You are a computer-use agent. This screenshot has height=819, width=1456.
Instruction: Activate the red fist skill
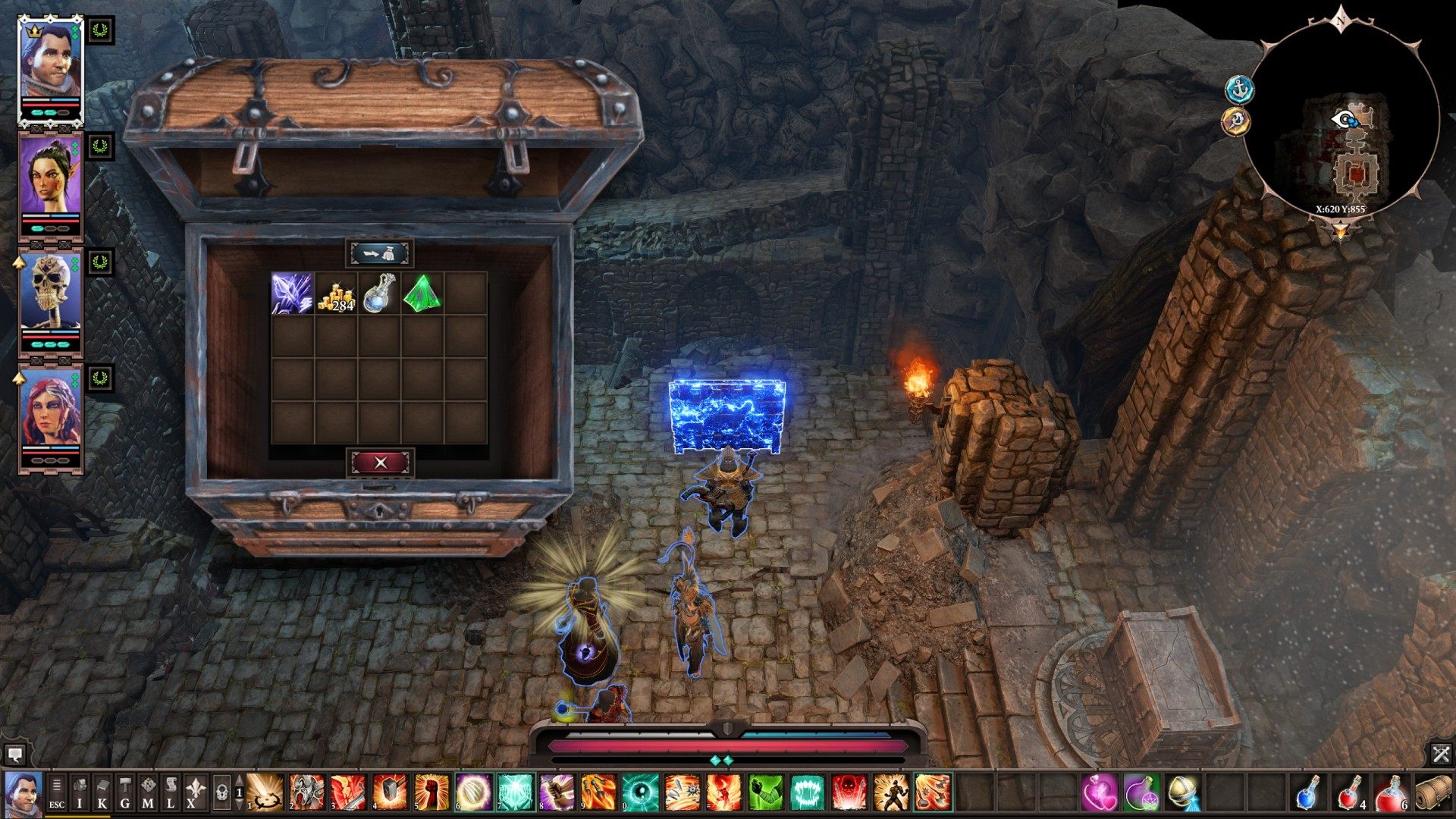[431, 792]
